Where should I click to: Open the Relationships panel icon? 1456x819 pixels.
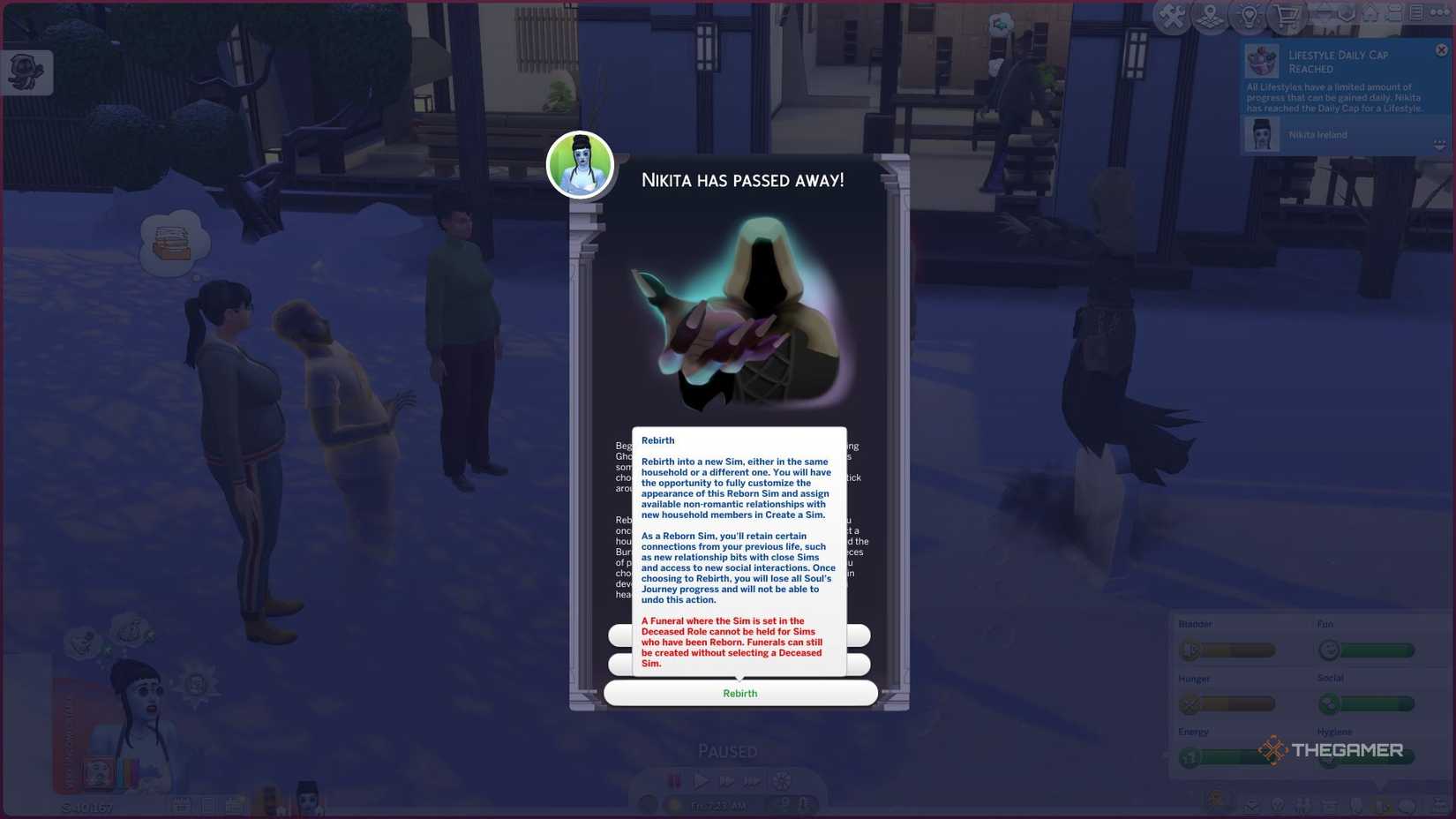pos(1302,806)
